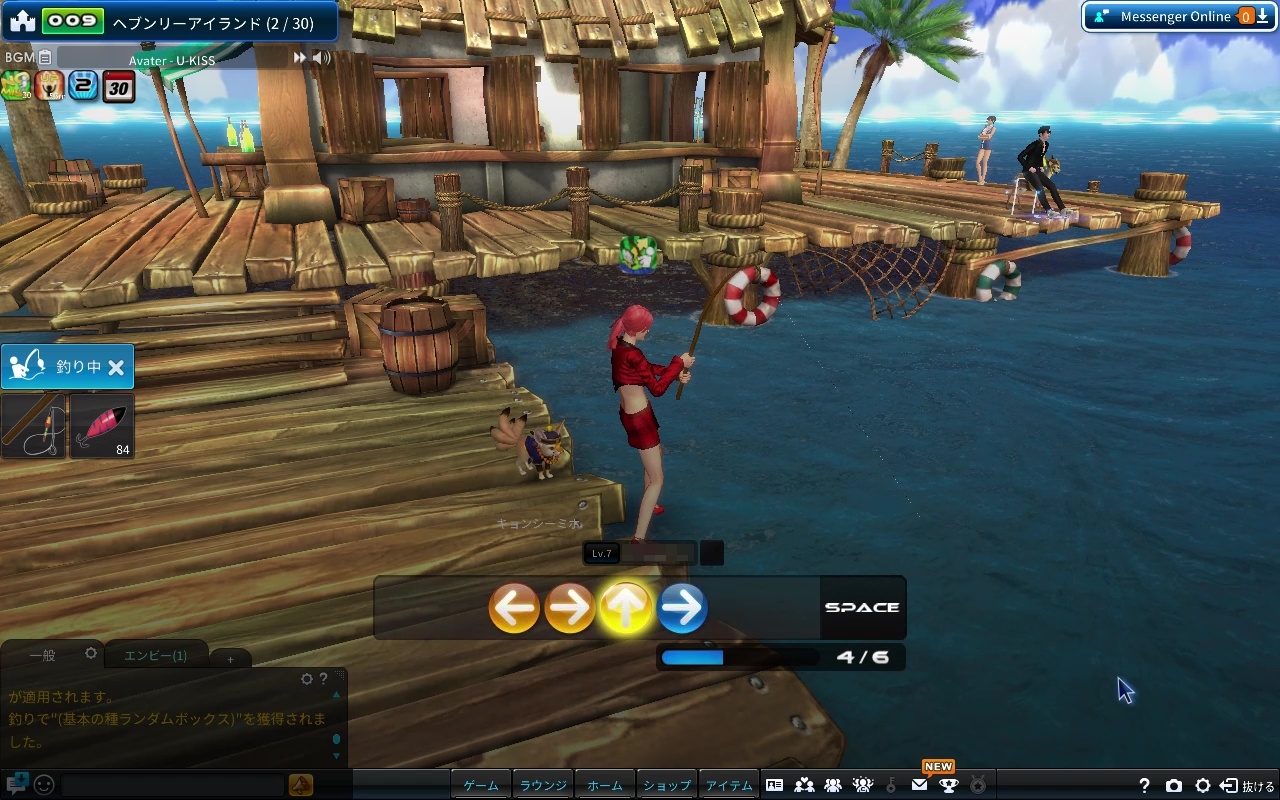This screenshot has height=800, width=1280.
Task: Open the ラウンジ menu
Action: pyautogui.click(x=543, y=785)
